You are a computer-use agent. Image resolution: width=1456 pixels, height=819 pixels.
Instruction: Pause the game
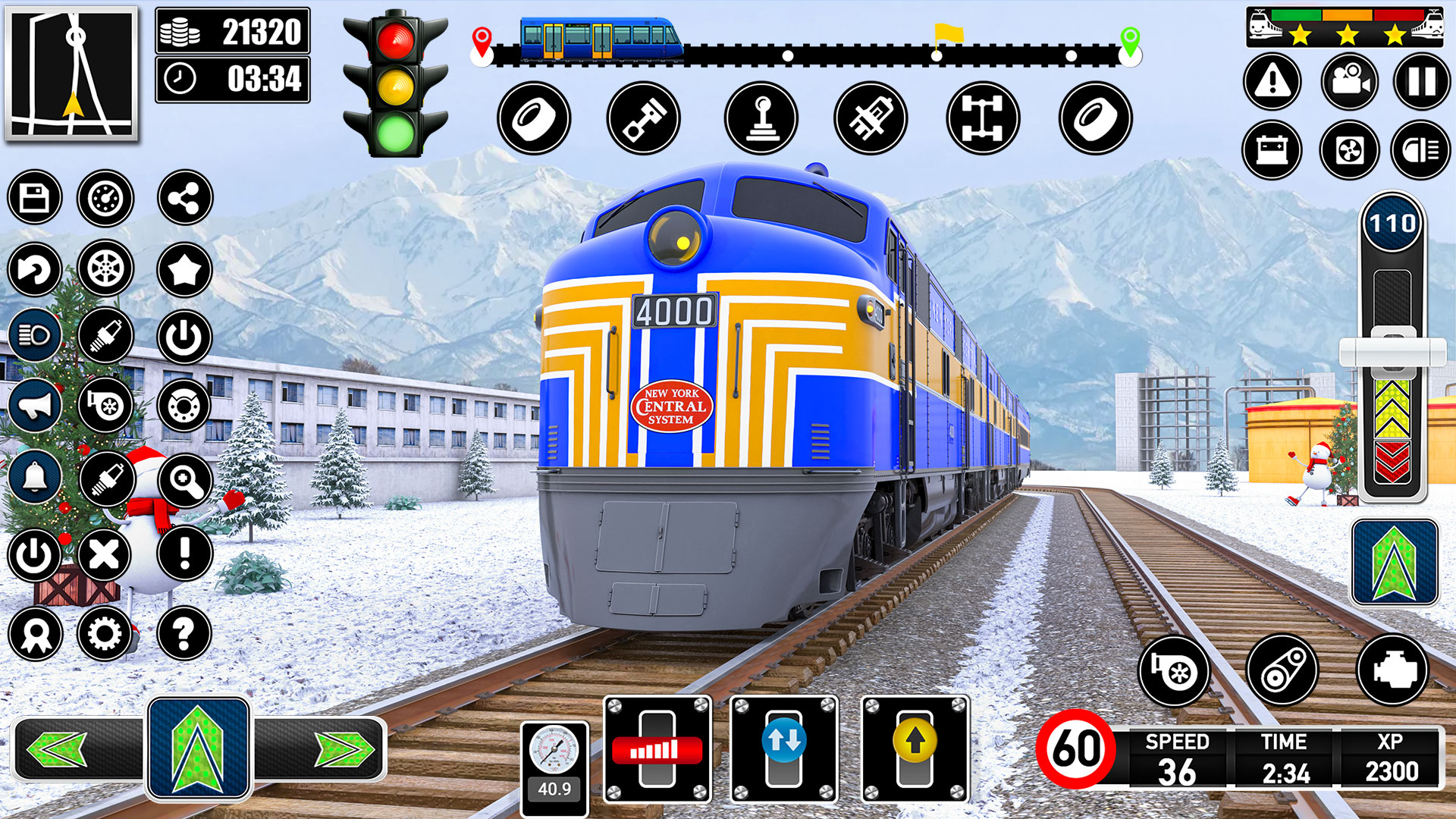pyautogui.click(x=1423, y=82)
